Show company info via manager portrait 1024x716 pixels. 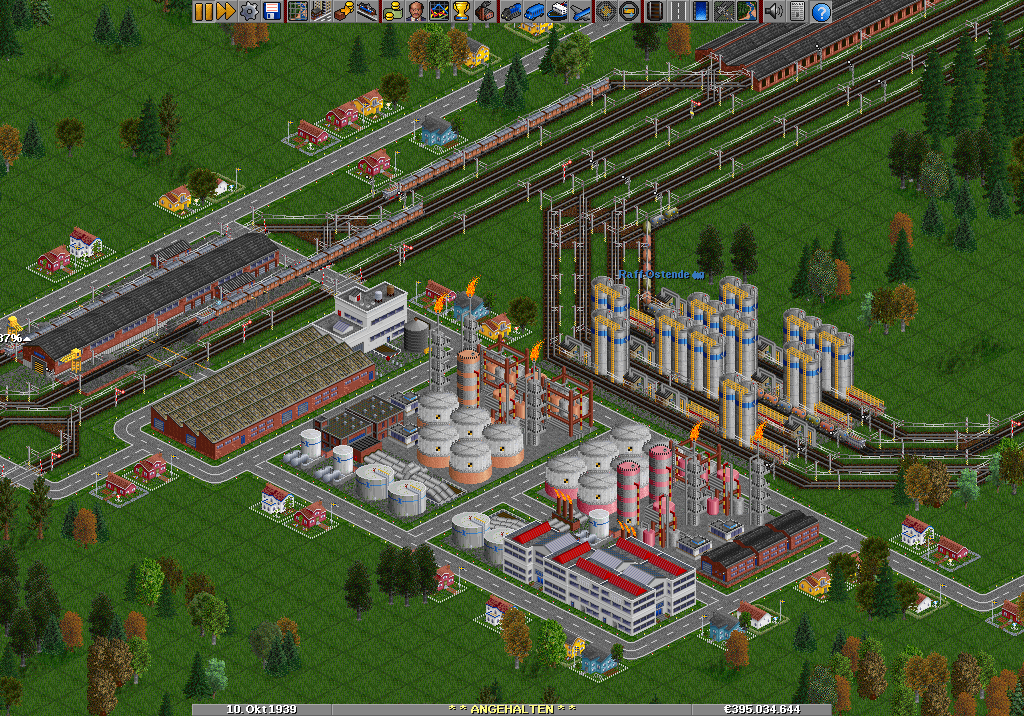[416, 12]
